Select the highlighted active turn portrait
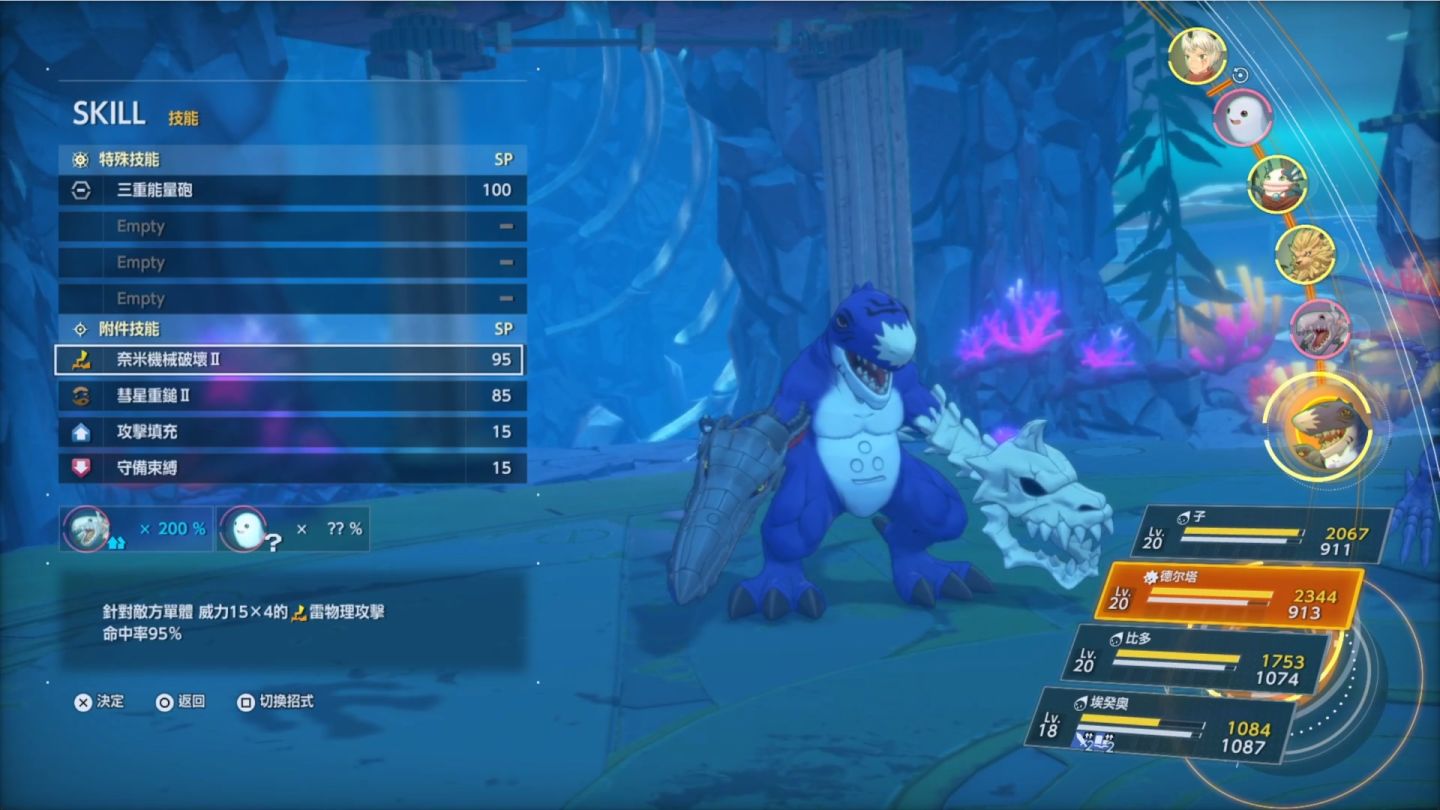Screen dimensions: 1440x810 (x=1316, y=430)
